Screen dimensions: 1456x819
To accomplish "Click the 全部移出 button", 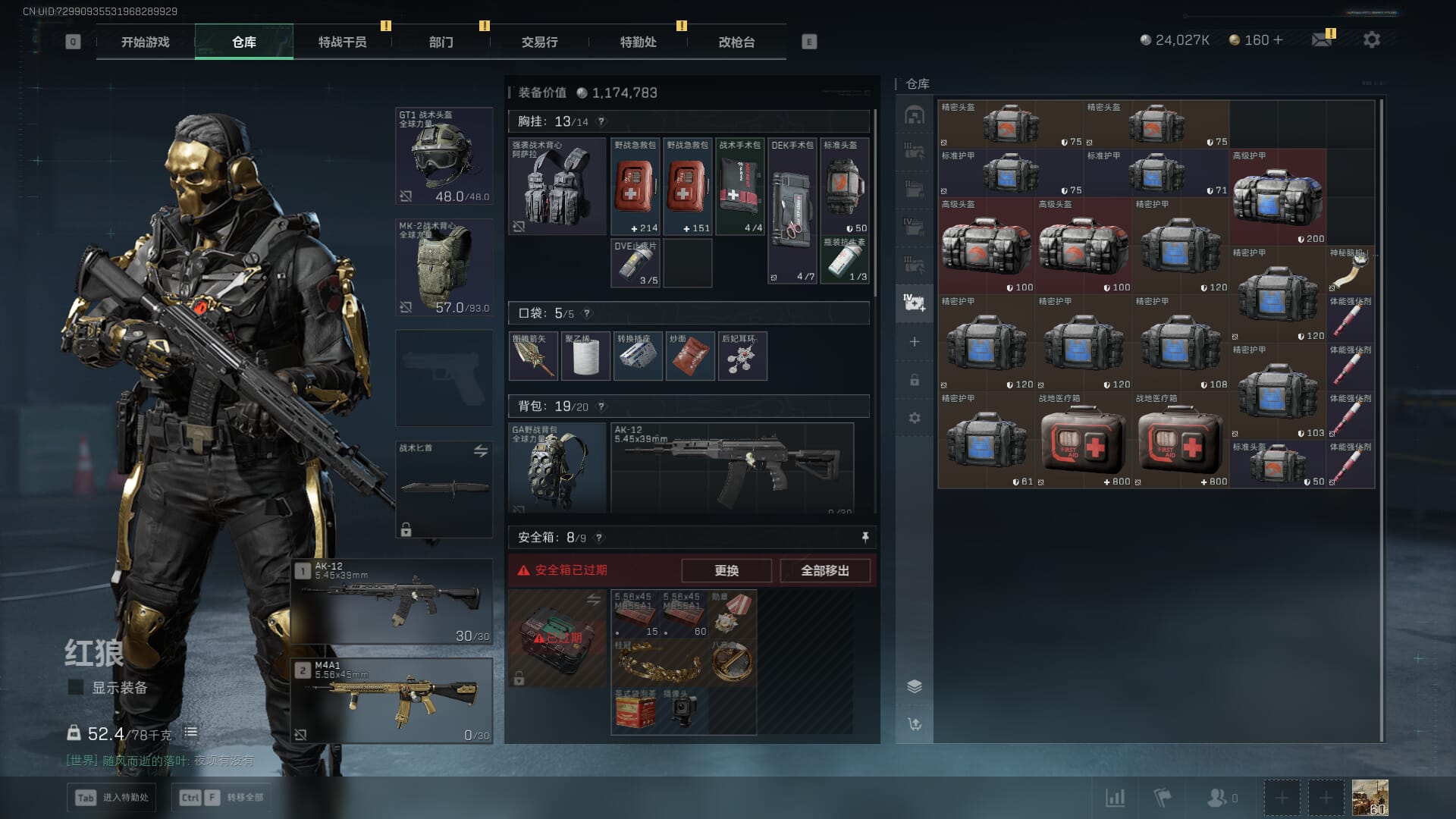I will (824, 570).
